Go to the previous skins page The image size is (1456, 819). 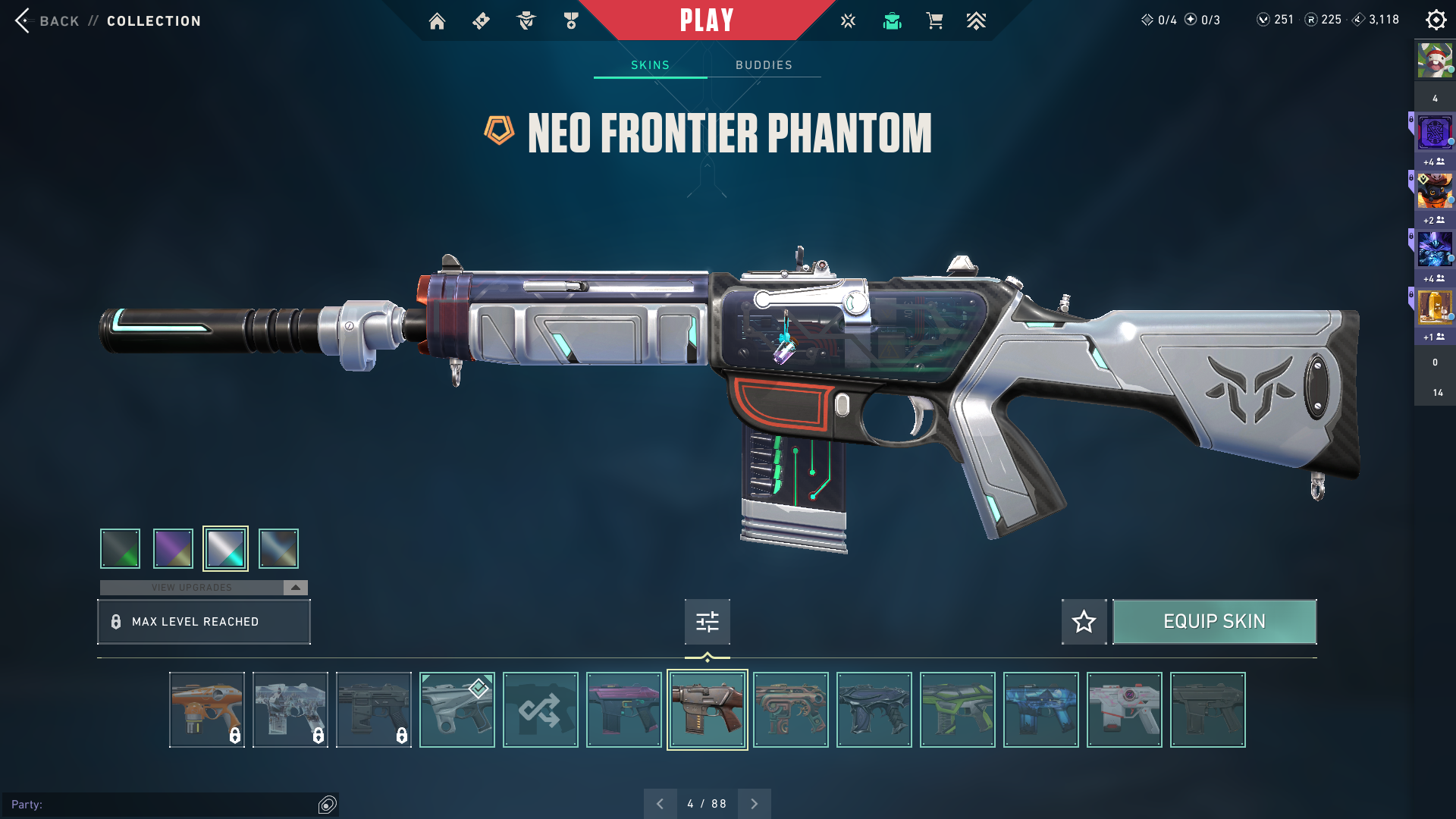[x=660, y=804]
